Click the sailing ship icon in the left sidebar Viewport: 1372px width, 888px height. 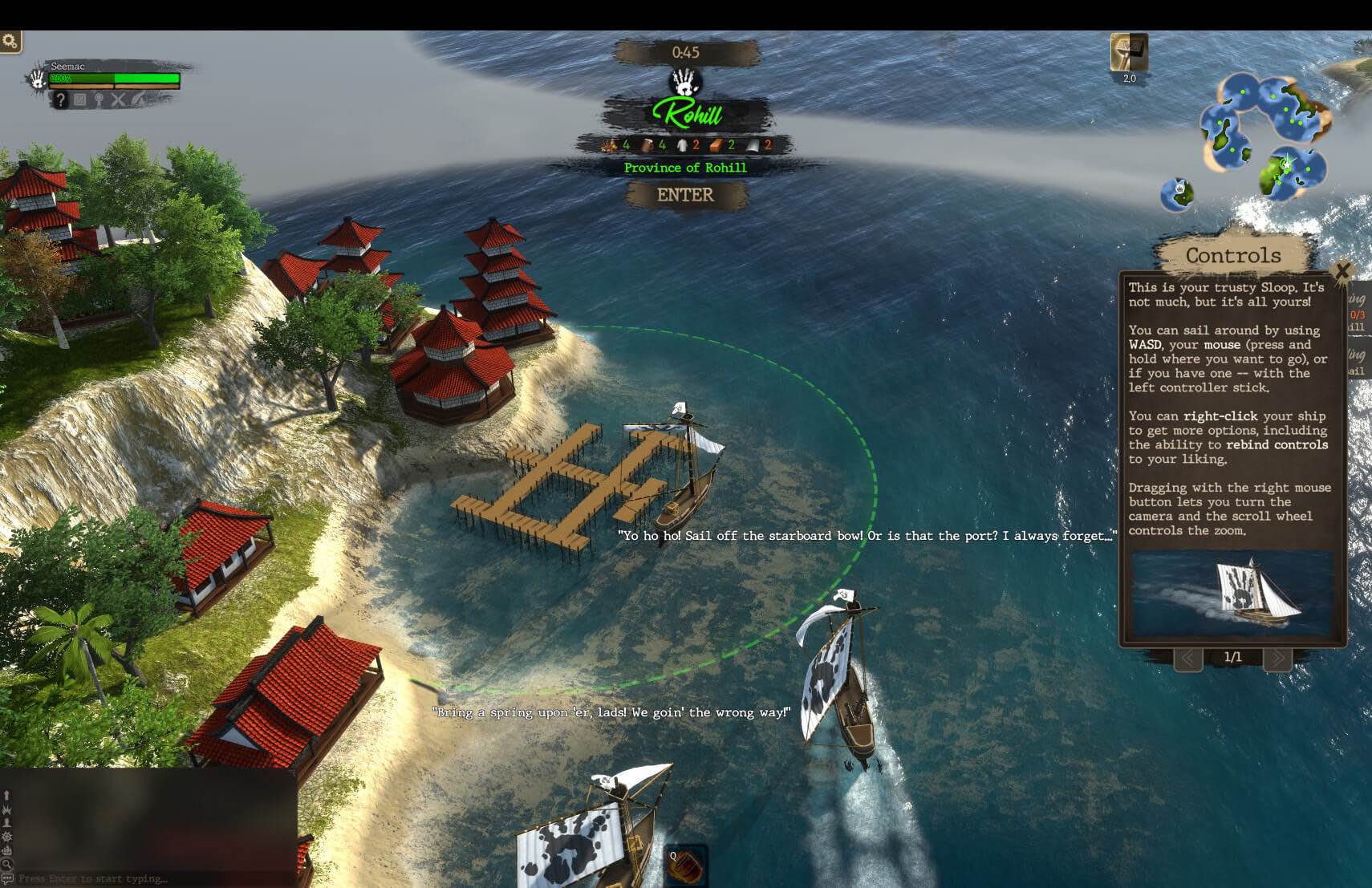(7, 850)
